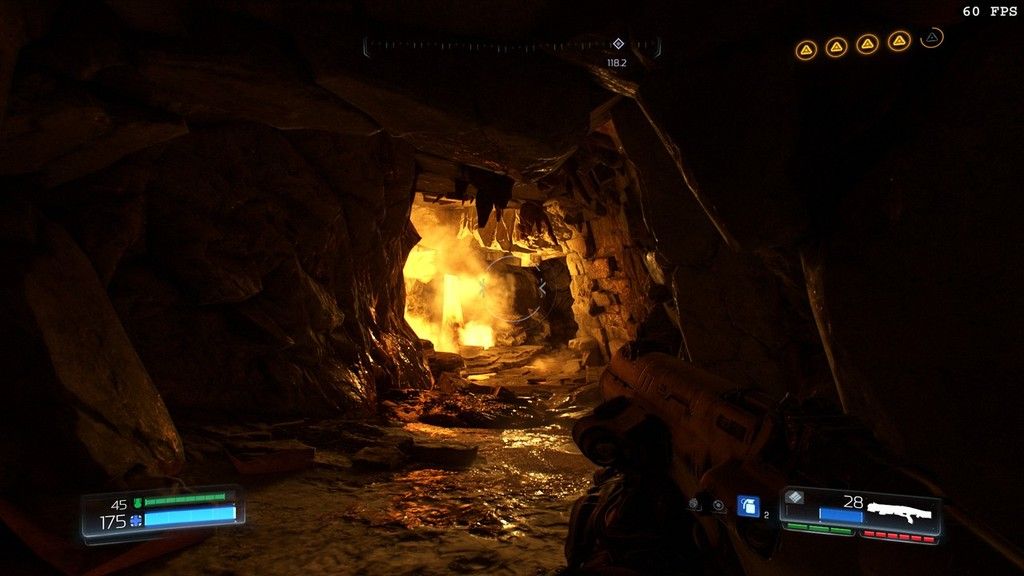Select the dim unfilled challenge triangle icon
Viewport: 1024px width, 576px height.
pyautogui.click(x=932, y=38)
